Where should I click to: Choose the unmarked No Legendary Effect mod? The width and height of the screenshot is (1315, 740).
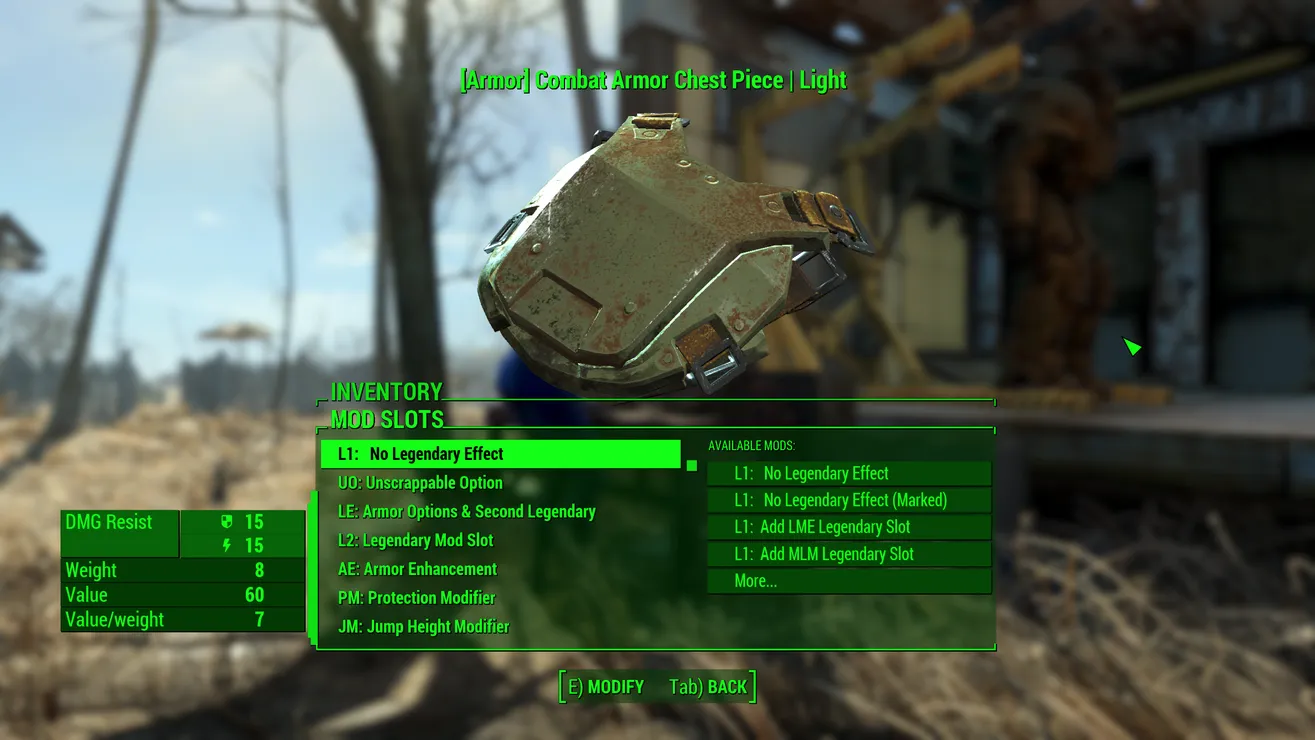point(849,474)
